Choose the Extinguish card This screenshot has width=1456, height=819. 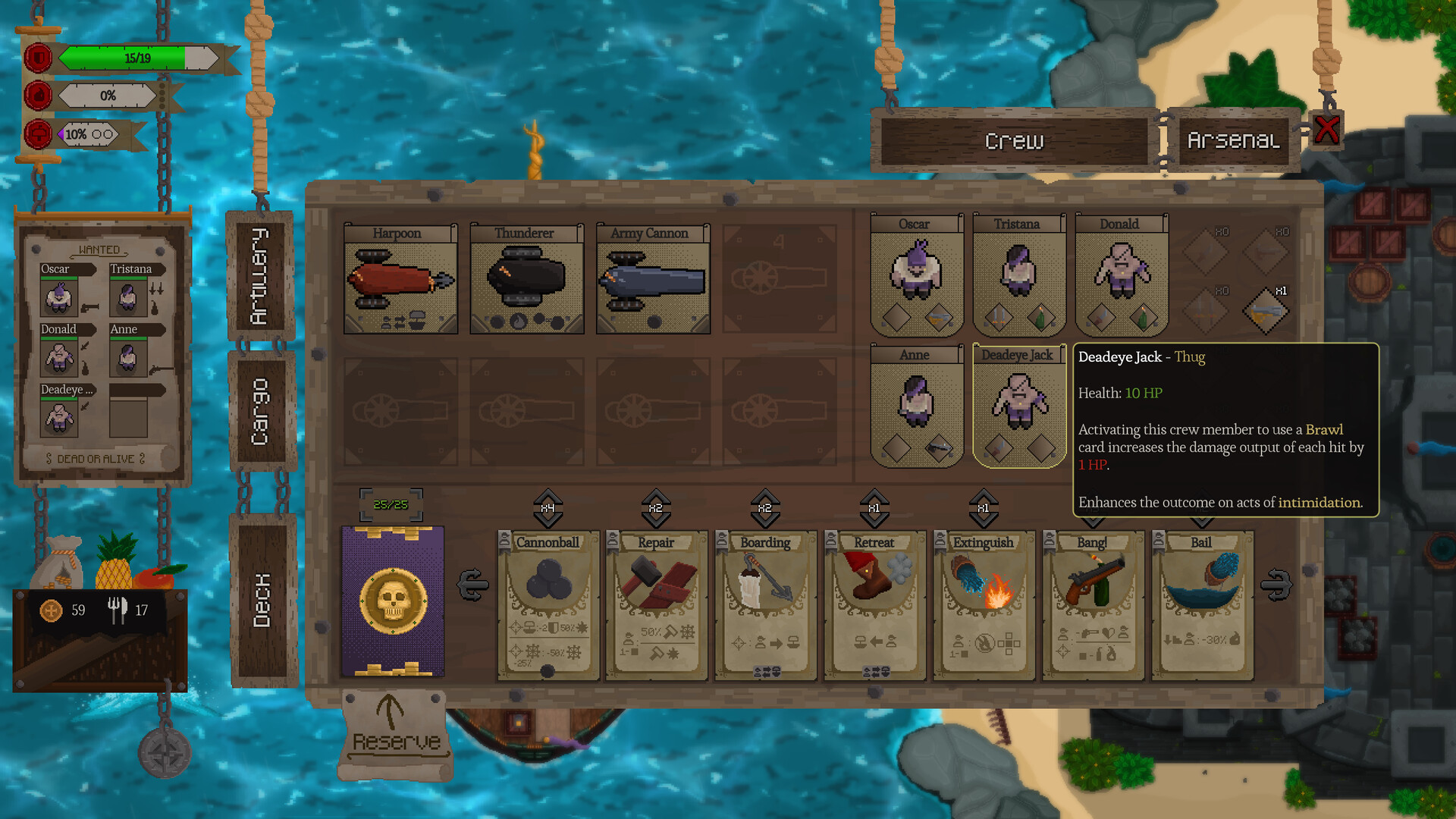(984, 603)
